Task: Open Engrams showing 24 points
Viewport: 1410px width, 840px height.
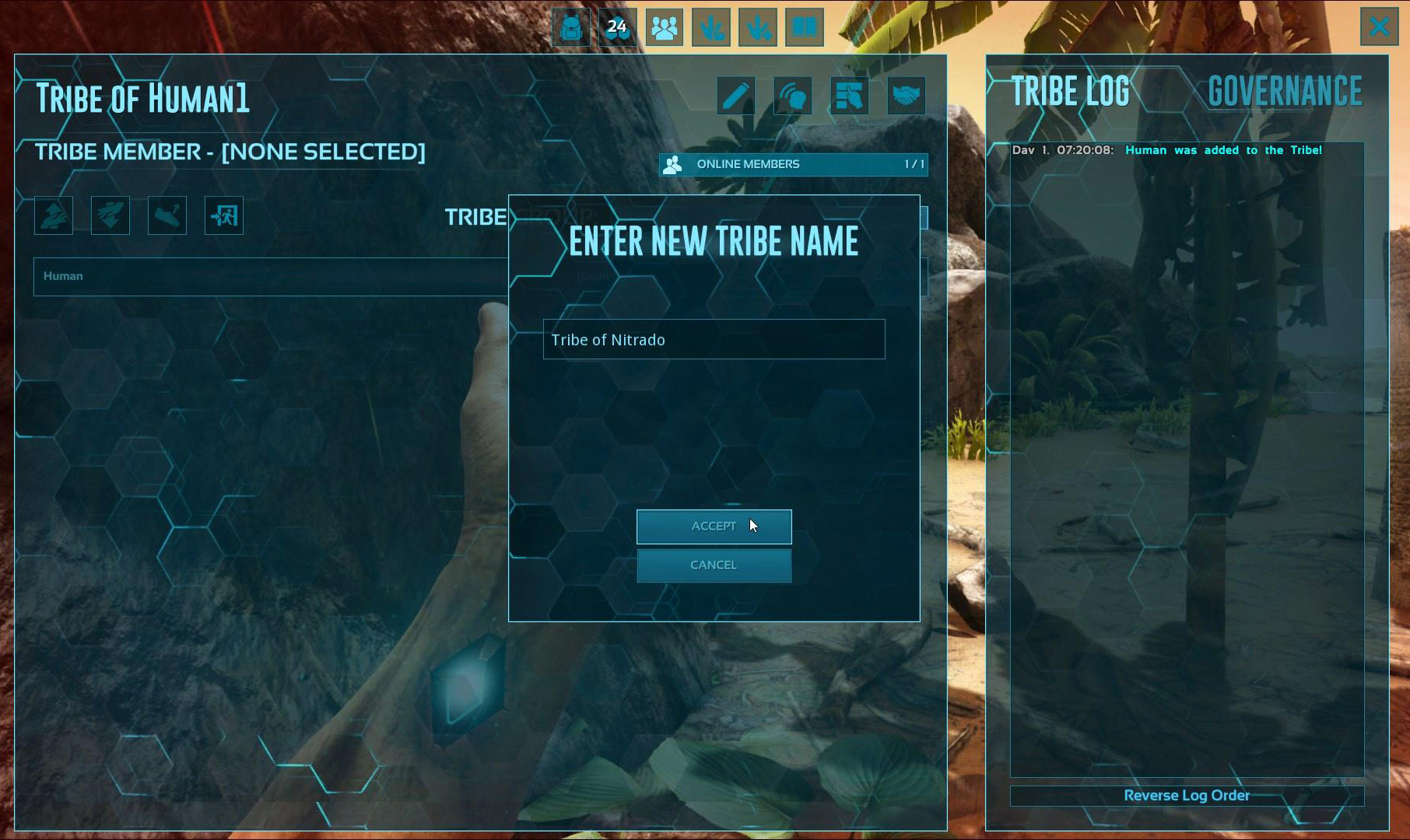Action: [x=619, y=27]
